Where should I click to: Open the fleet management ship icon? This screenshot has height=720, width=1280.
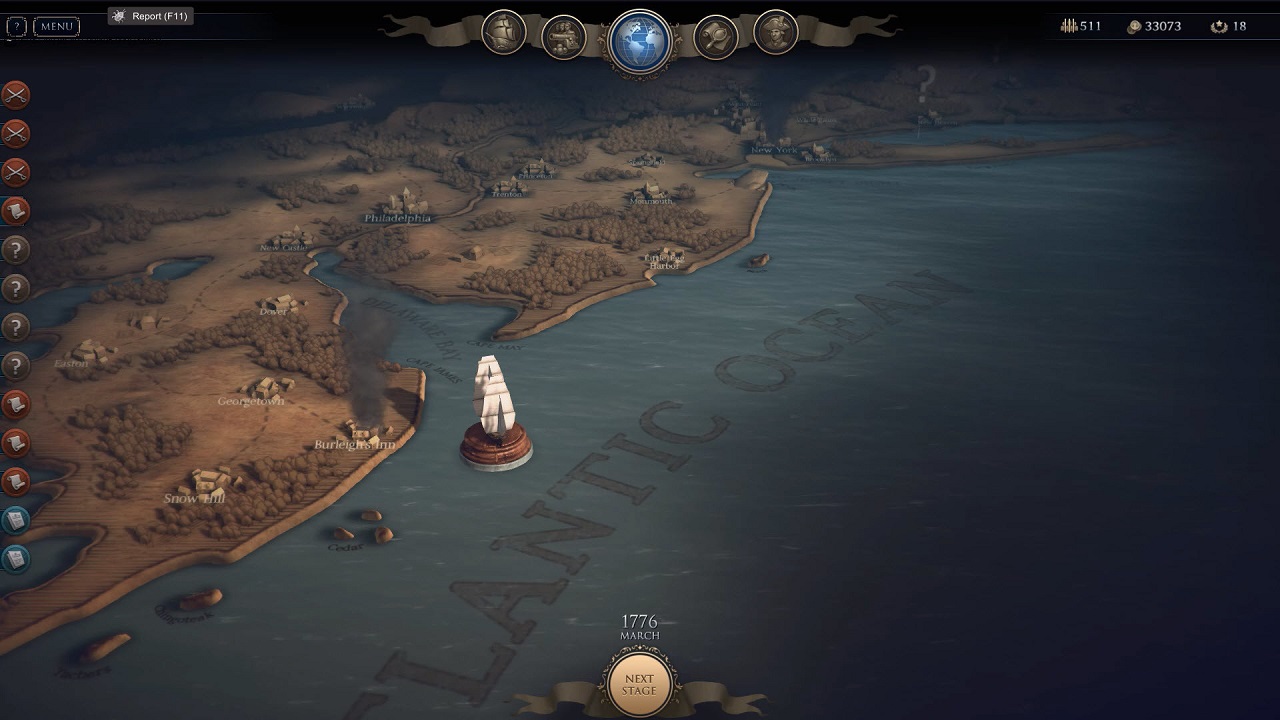(x=504, y=33)
